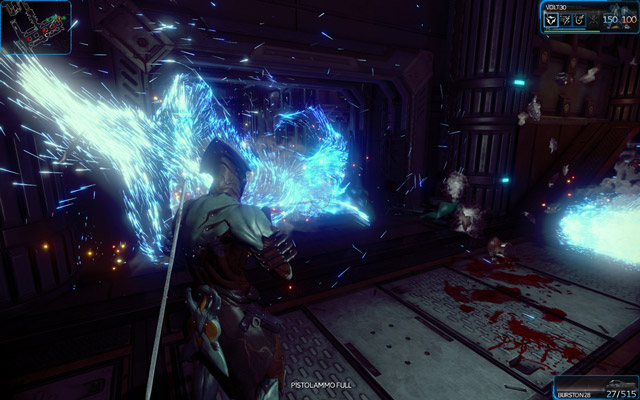Select Volt's second ability icon
Screen dimensions: 640x400
tap(564, 18)
